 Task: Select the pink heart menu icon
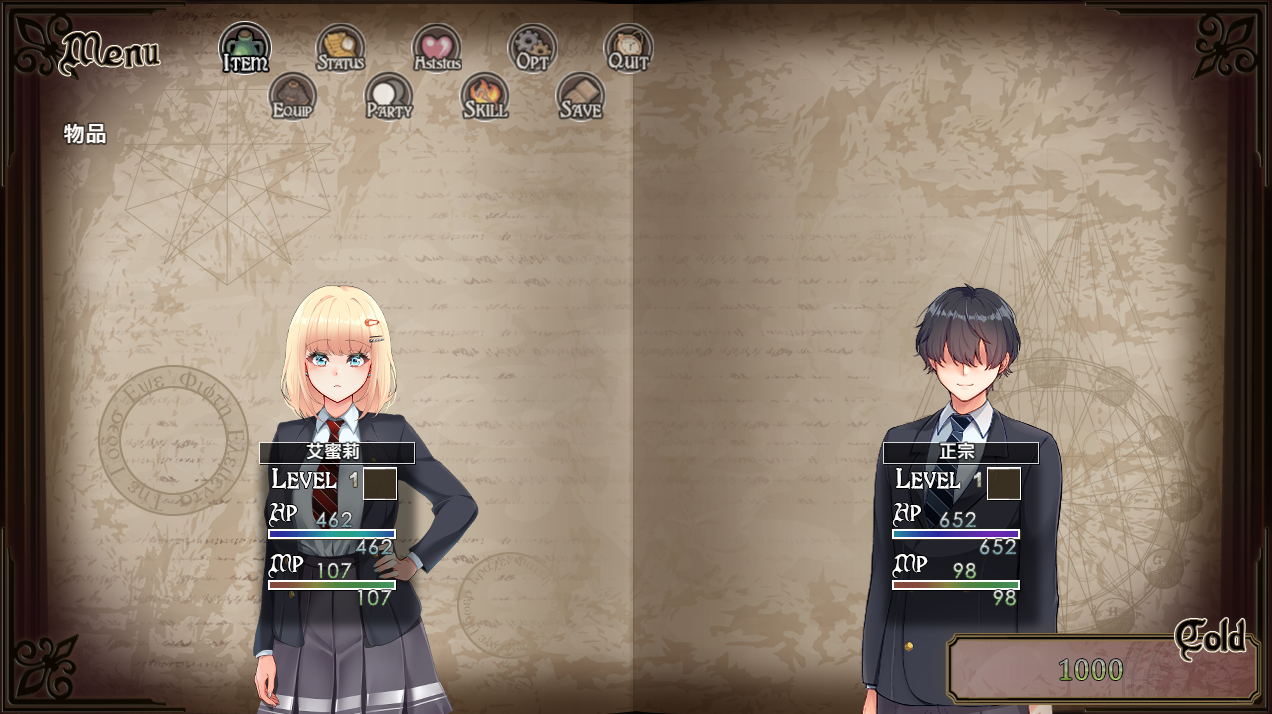pos(437,49)
